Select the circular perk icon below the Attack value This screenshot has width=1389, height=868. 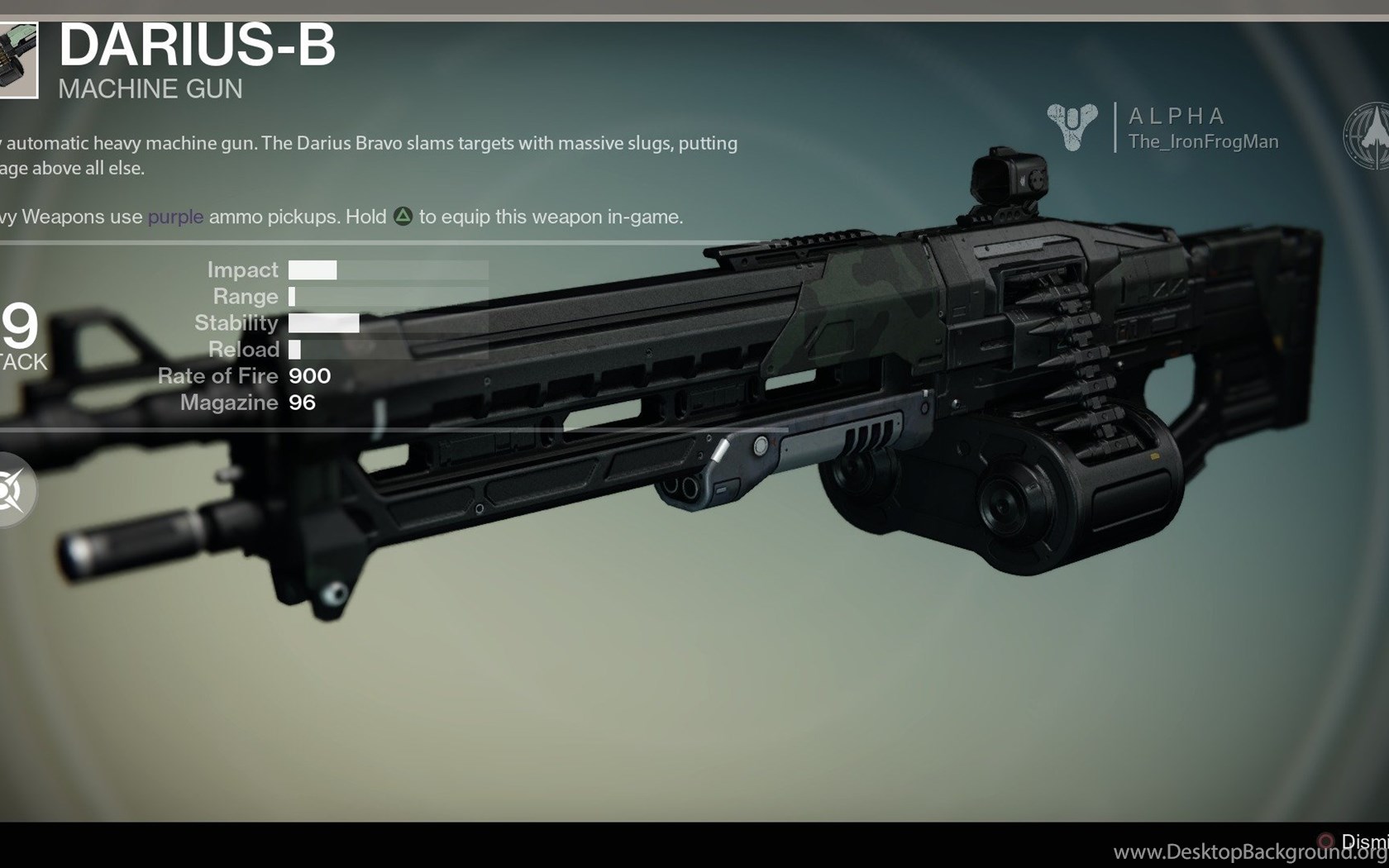(x=12, y=490)
